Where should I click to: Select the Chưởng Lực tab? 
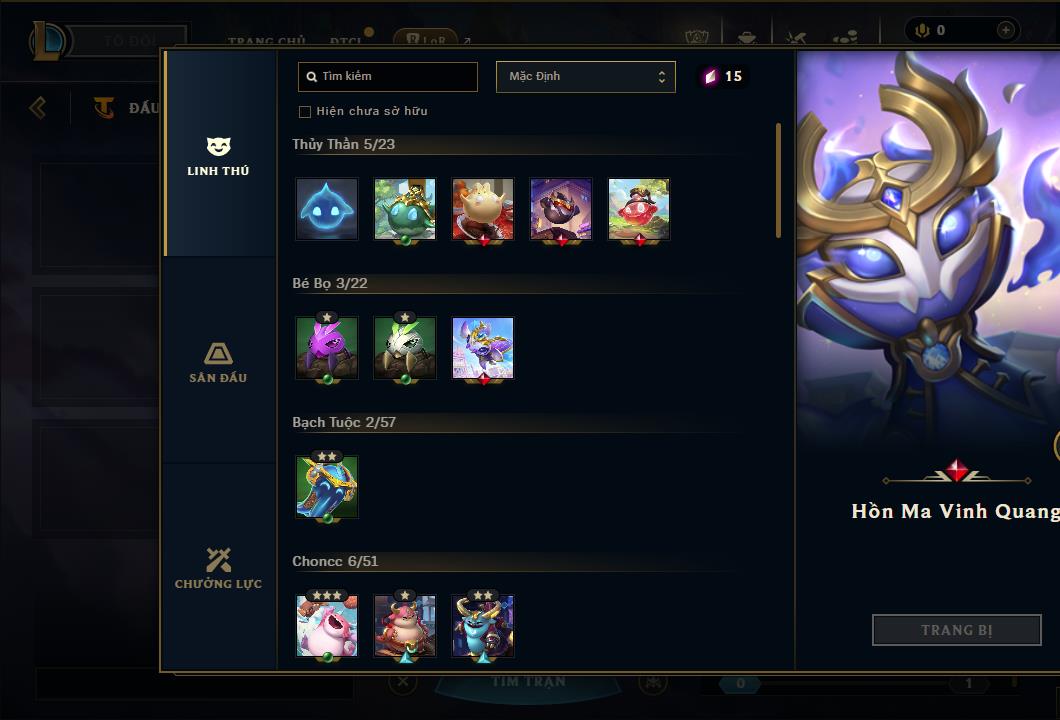pos(218,568)
